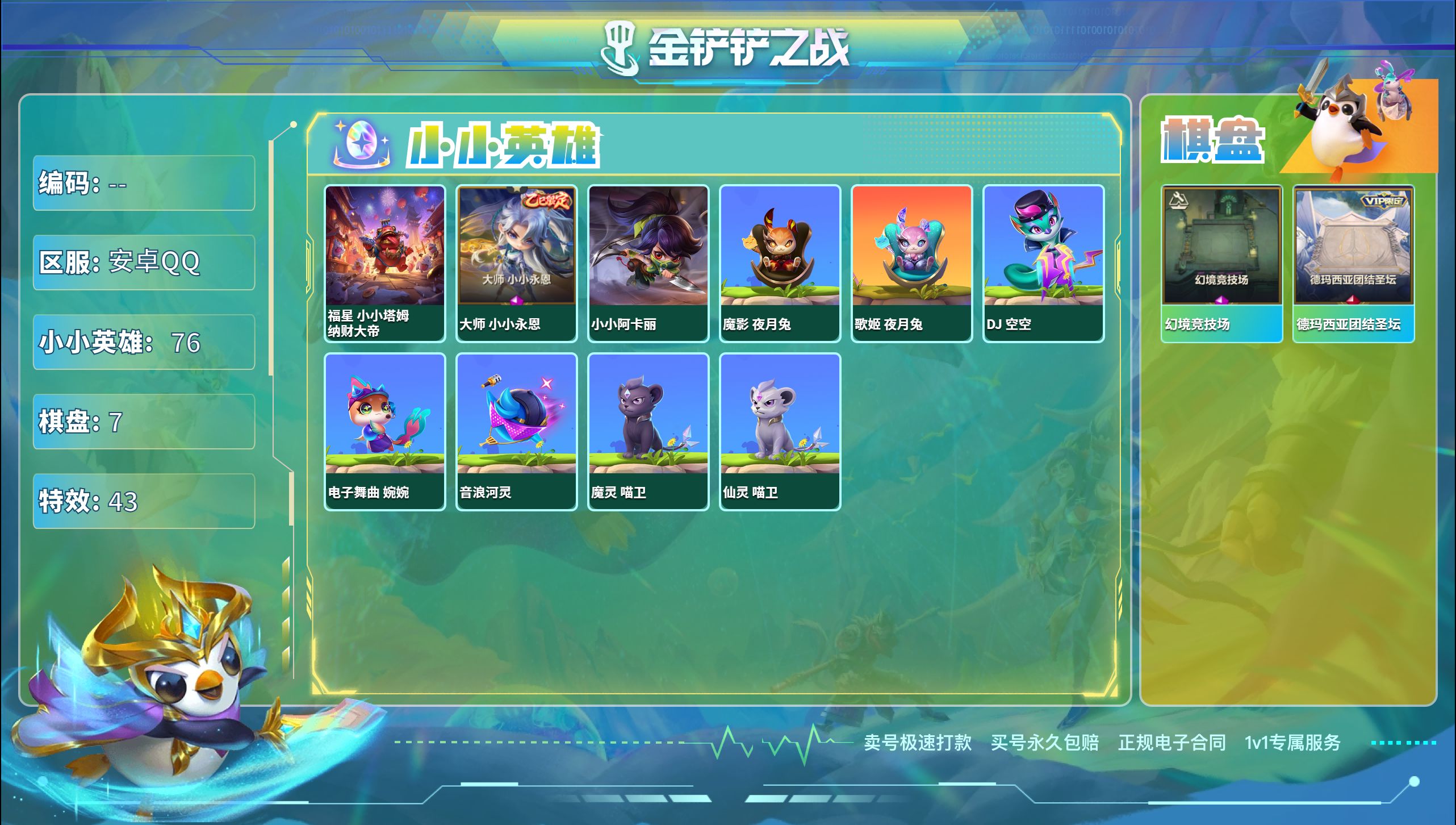Click the 小小英雄 count row
Image resolution: width=1456 pixels, height=825 pixels.
click(x=144, y=342)
